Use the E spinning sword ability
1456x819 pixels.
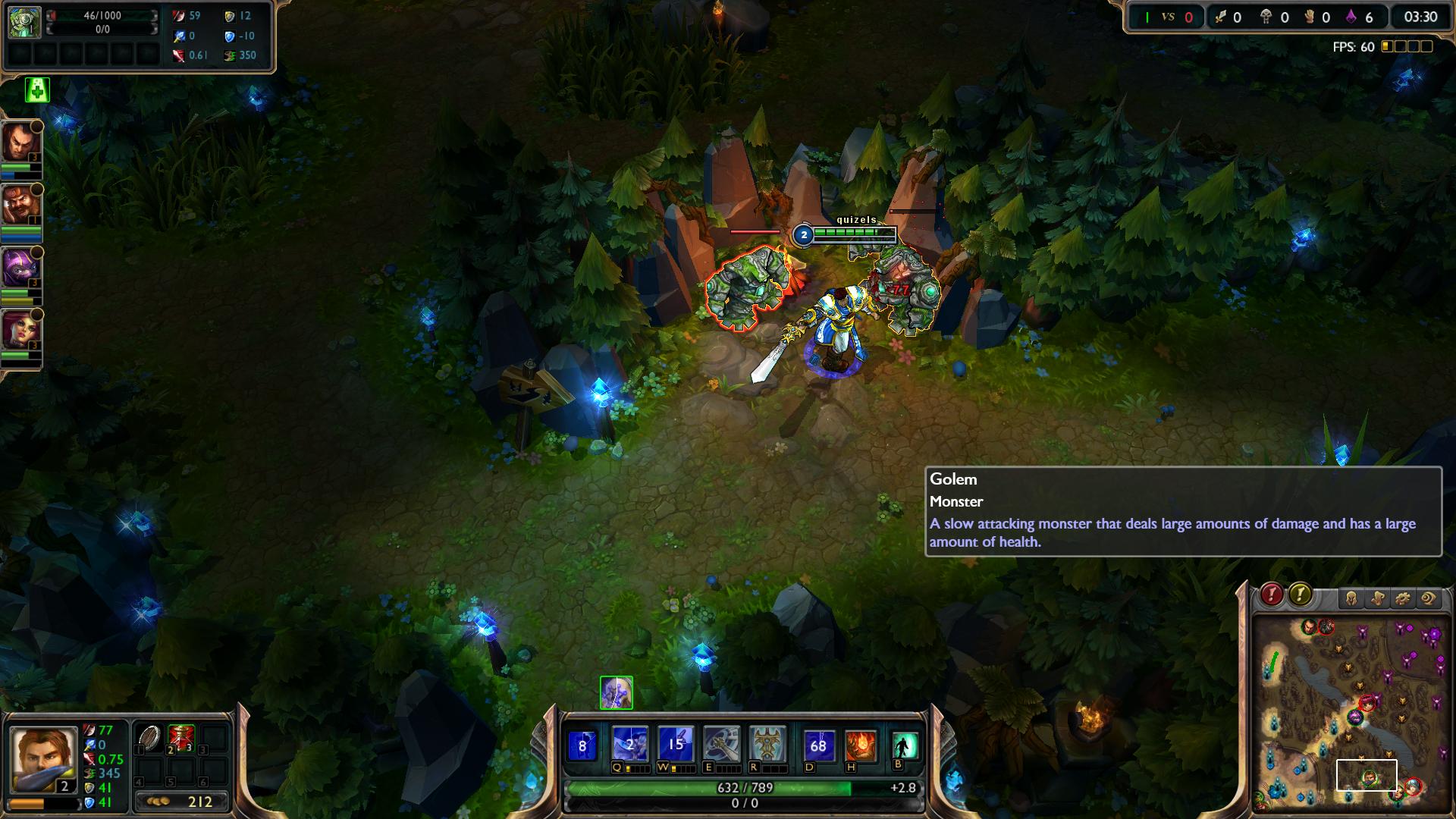pyautogui.click(x=721, y=745)
